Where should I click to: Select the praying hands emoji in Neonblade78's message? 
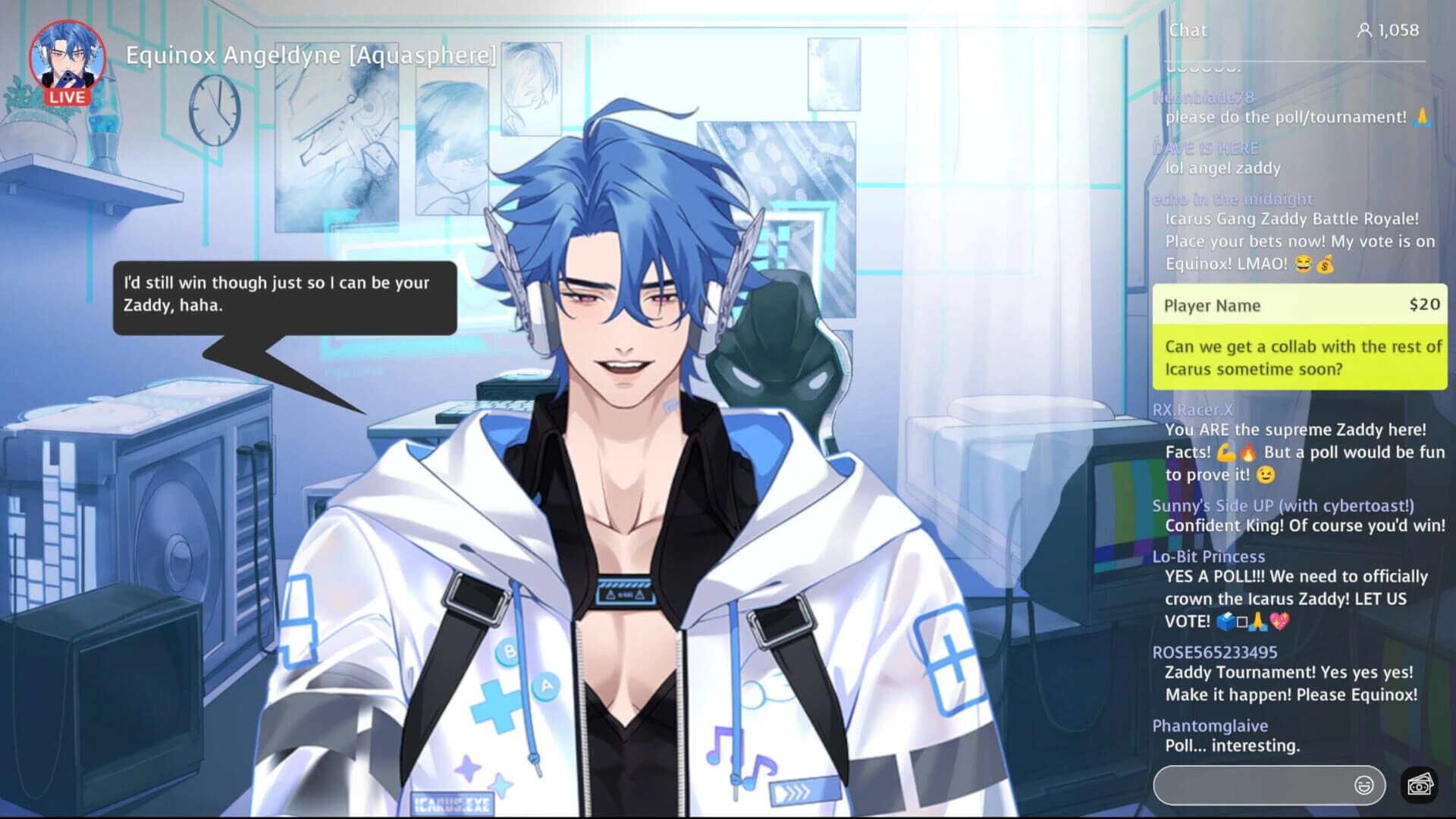click(1421, 118)
